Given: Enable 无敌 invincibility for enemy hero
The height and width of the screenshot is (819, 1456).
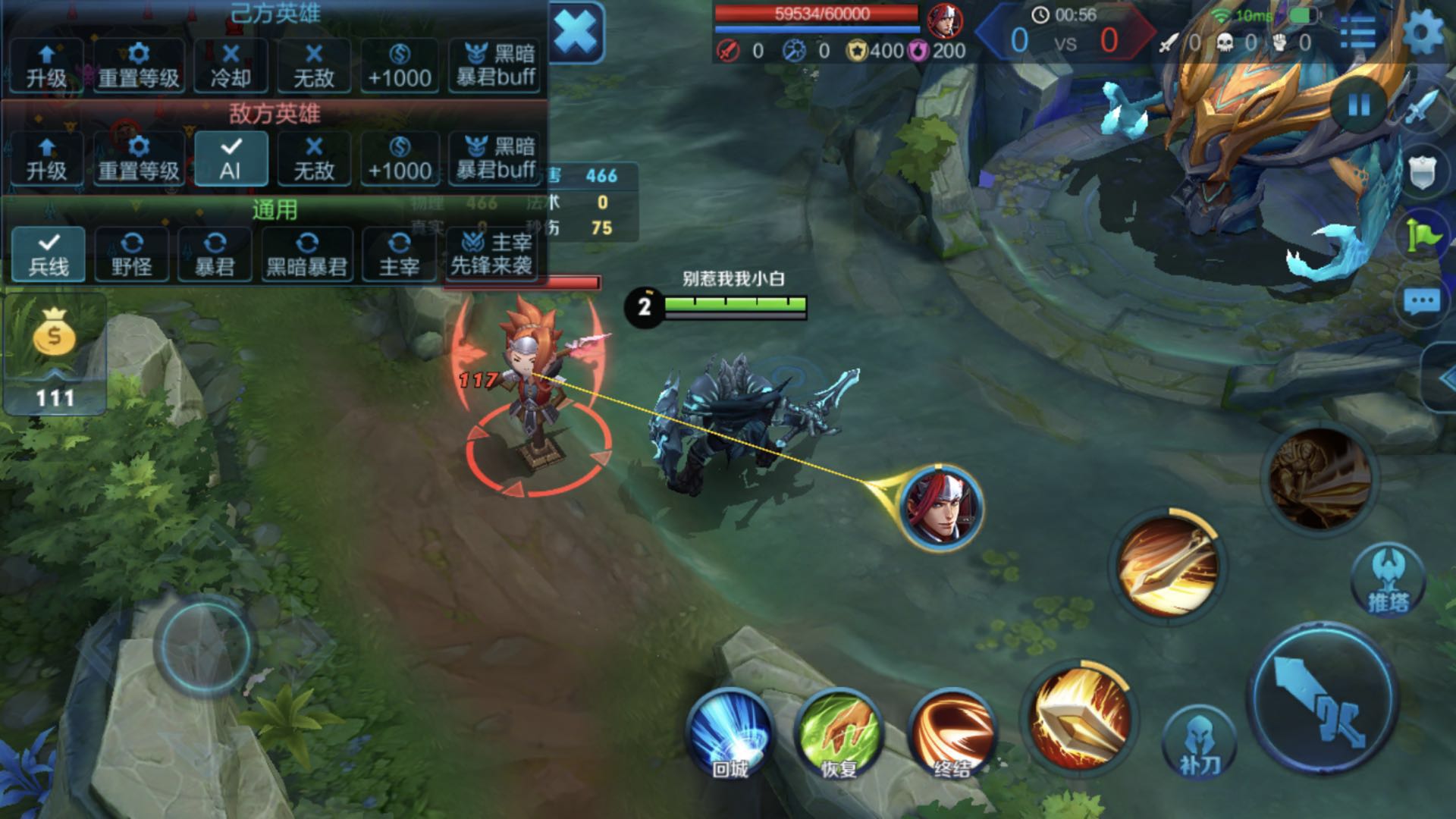Looking at the screenshot, I should tap(314, 158).
